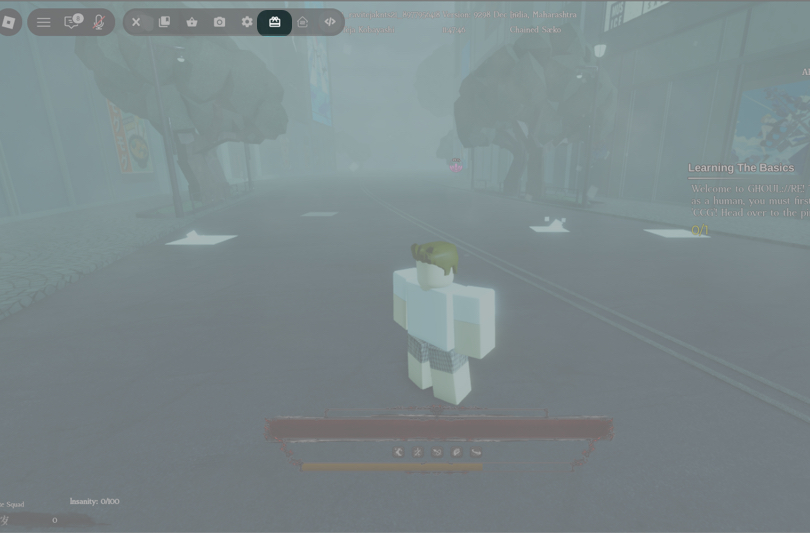Open the Roblox logo menu
Screen dimensions: 810x533
8,22
